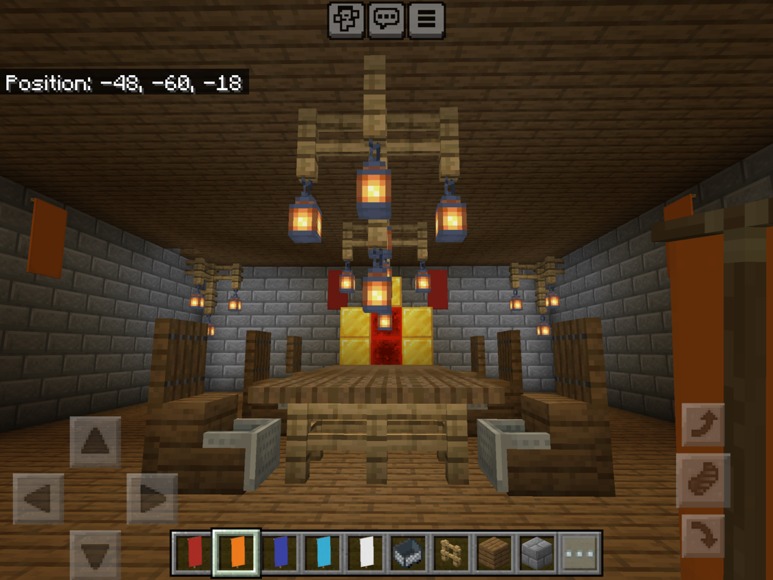
Task: Tap the fly down arrow button
Action: [702, 537]
